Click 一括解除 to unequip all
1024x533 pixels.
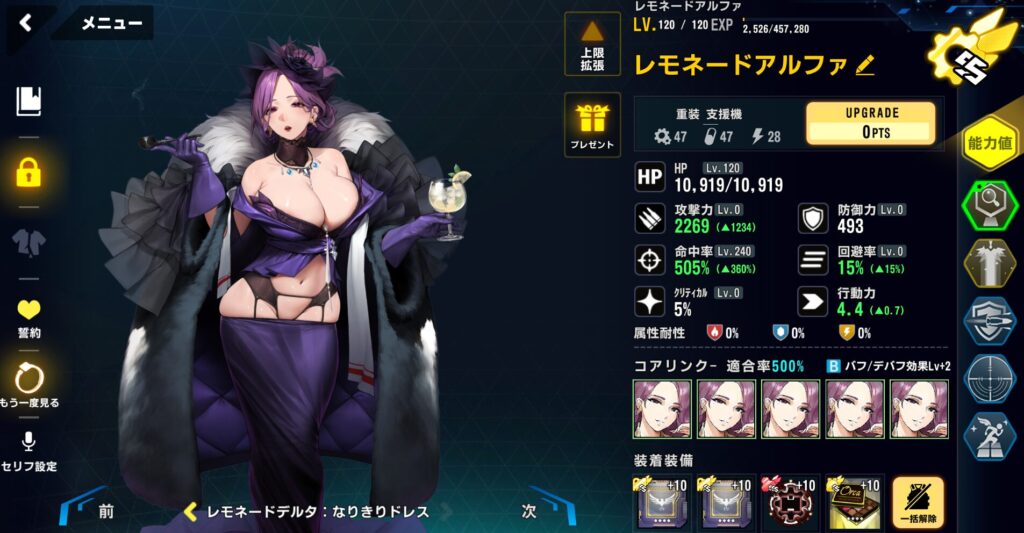click(x=918, y=503)
